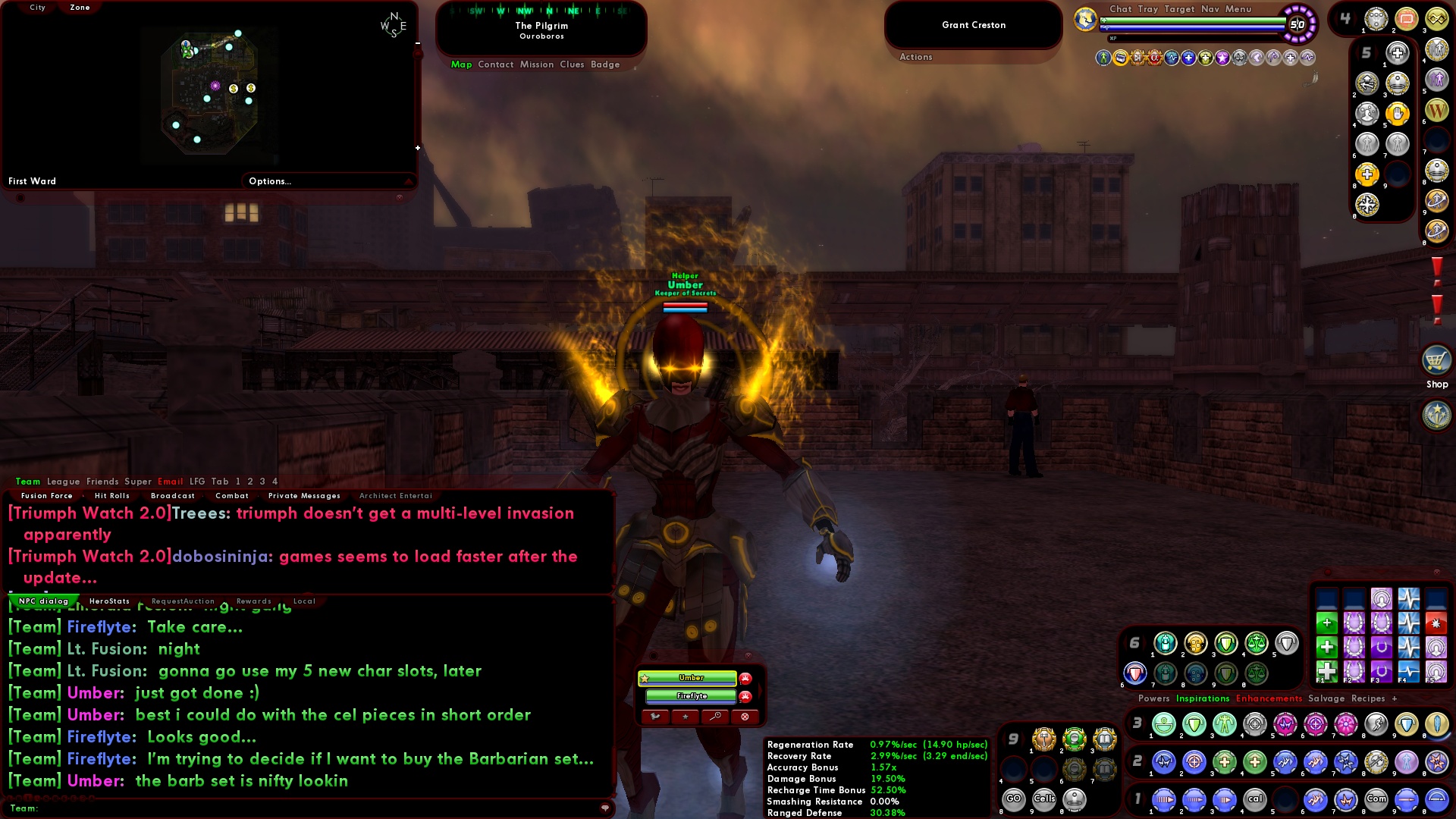This screenshot has height=819, width=1456.
Task: Use the green Ouroboros portal power in tray 9
Action: (1073, 739)
